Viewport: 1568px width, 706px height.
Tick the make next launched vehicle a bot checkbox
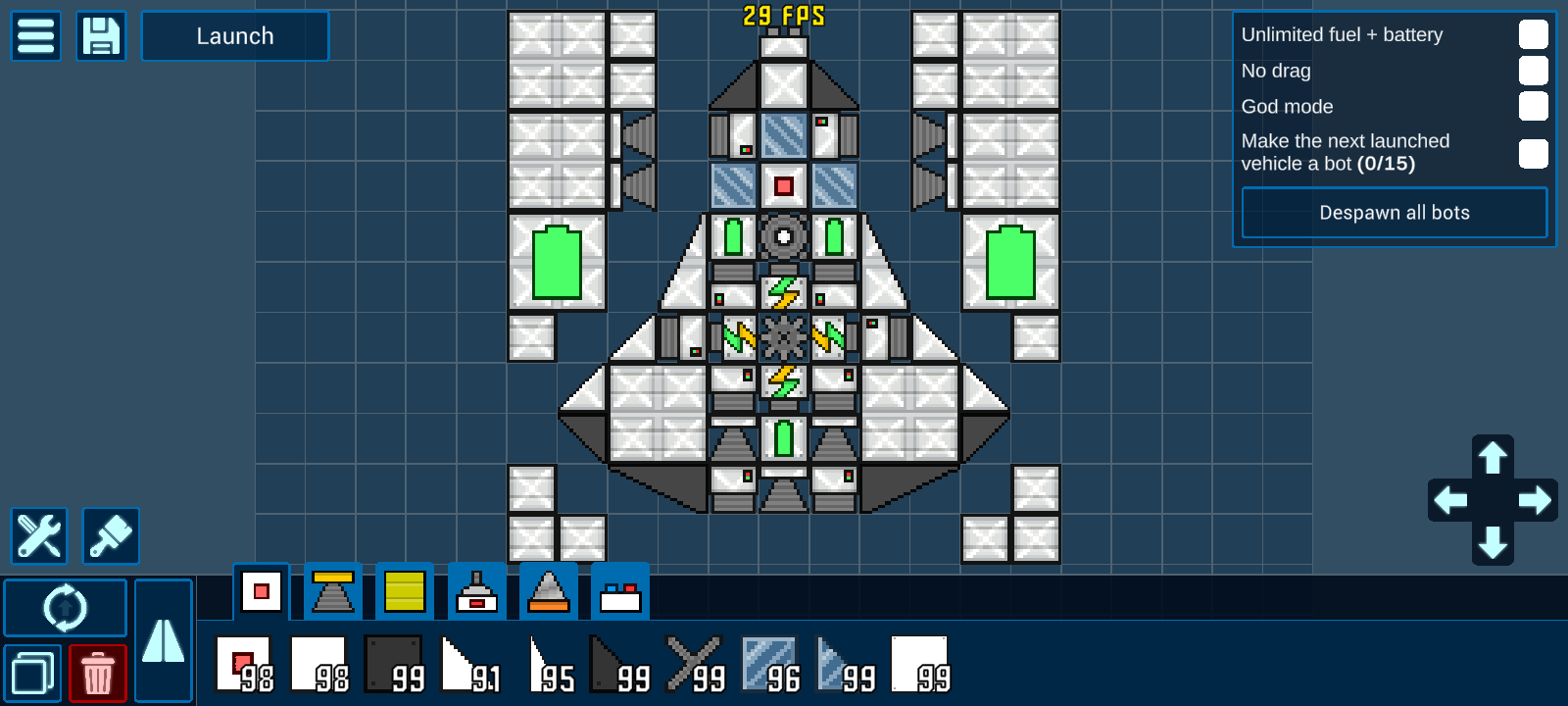tap(1533, 153)
